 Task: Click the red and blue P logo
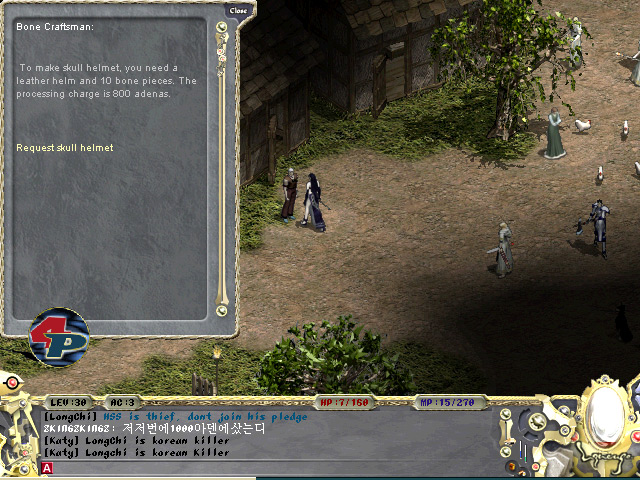[59, 337]
